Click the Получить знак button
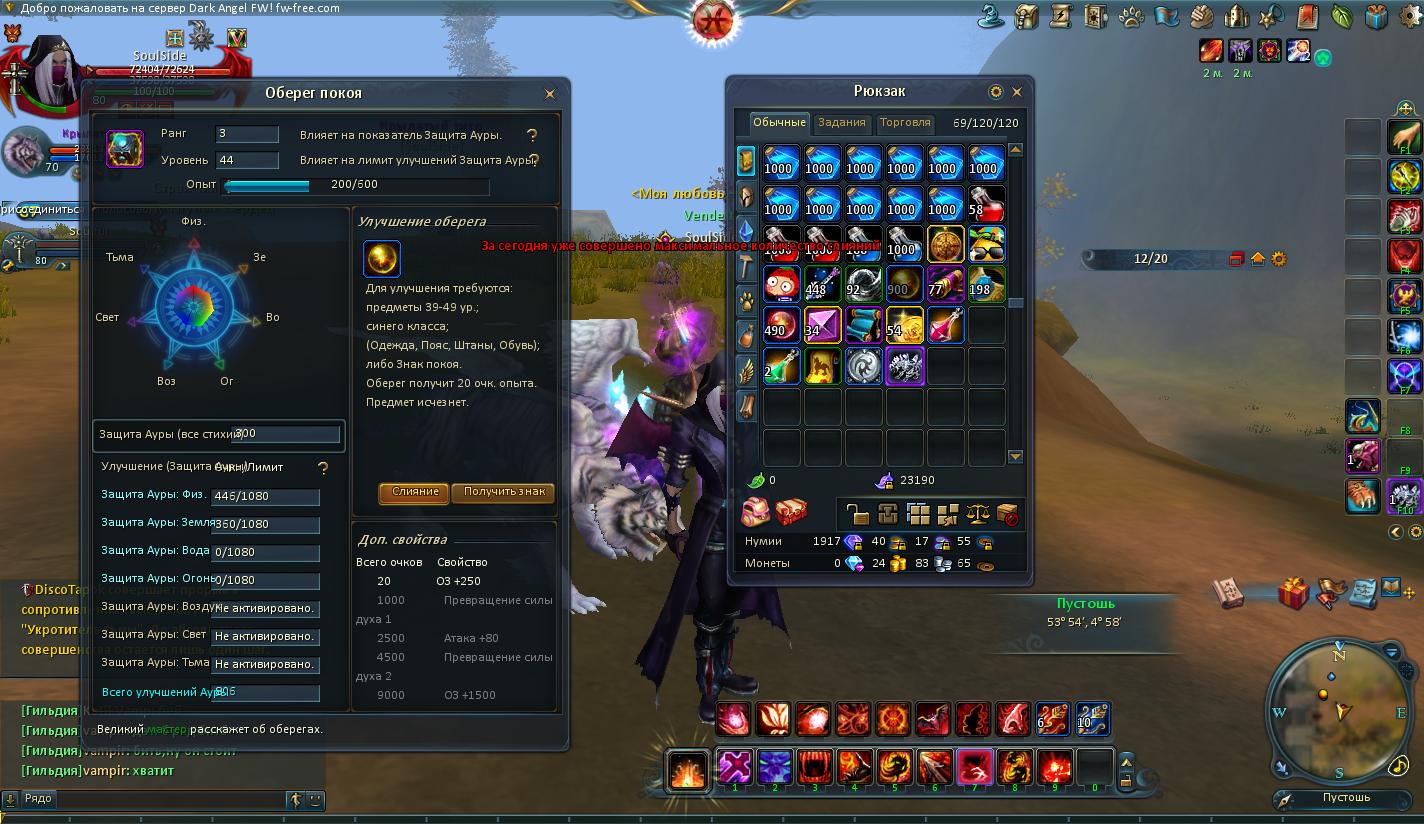The image size is (1424, 824). pos(503,492)
